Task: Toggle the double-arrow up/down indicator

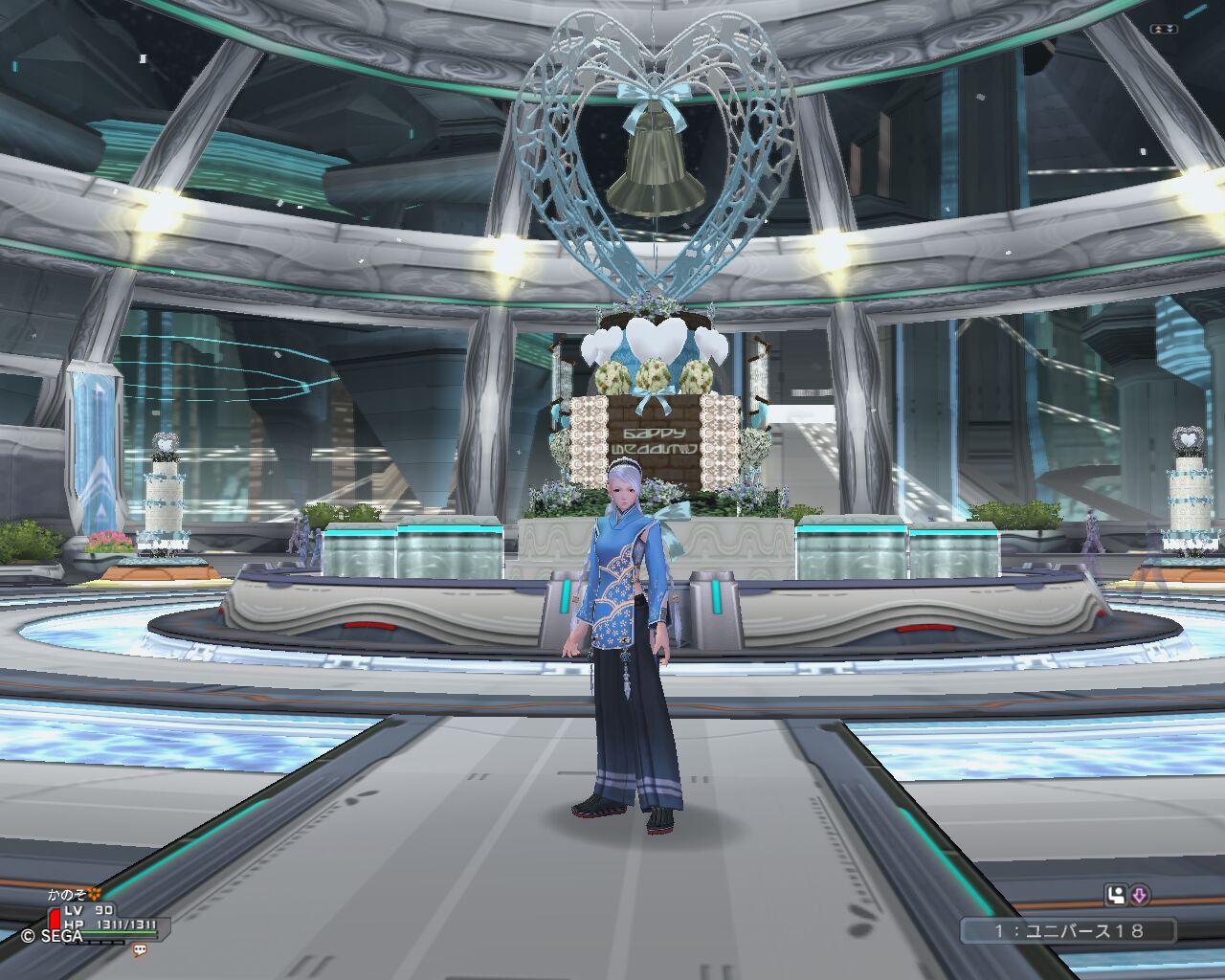Action: click(x=1165, y=30)
